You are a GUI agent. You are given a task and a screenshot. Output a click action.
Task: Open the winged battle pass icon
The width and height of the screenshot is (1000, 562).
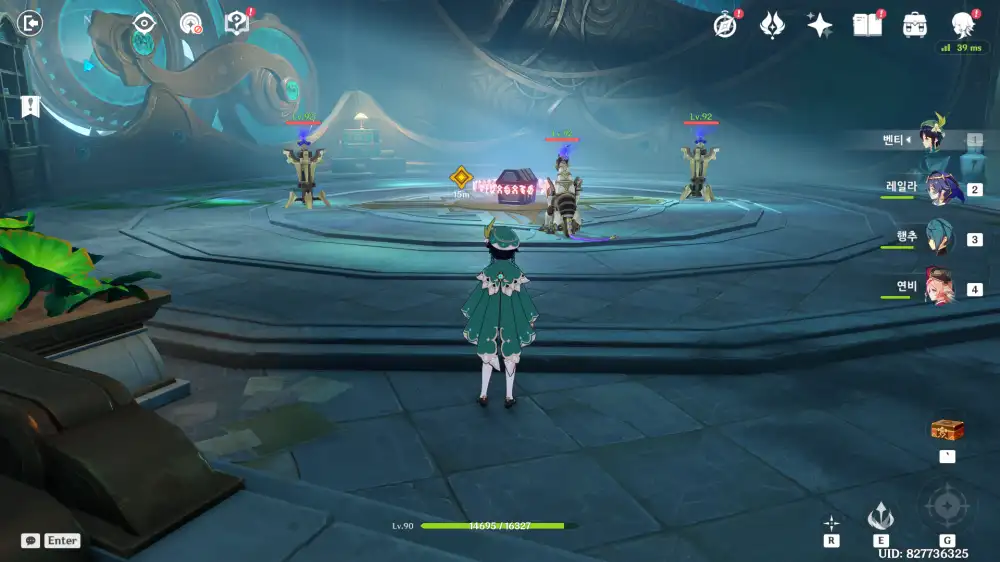pyautogui.click(x=772, y=25)
